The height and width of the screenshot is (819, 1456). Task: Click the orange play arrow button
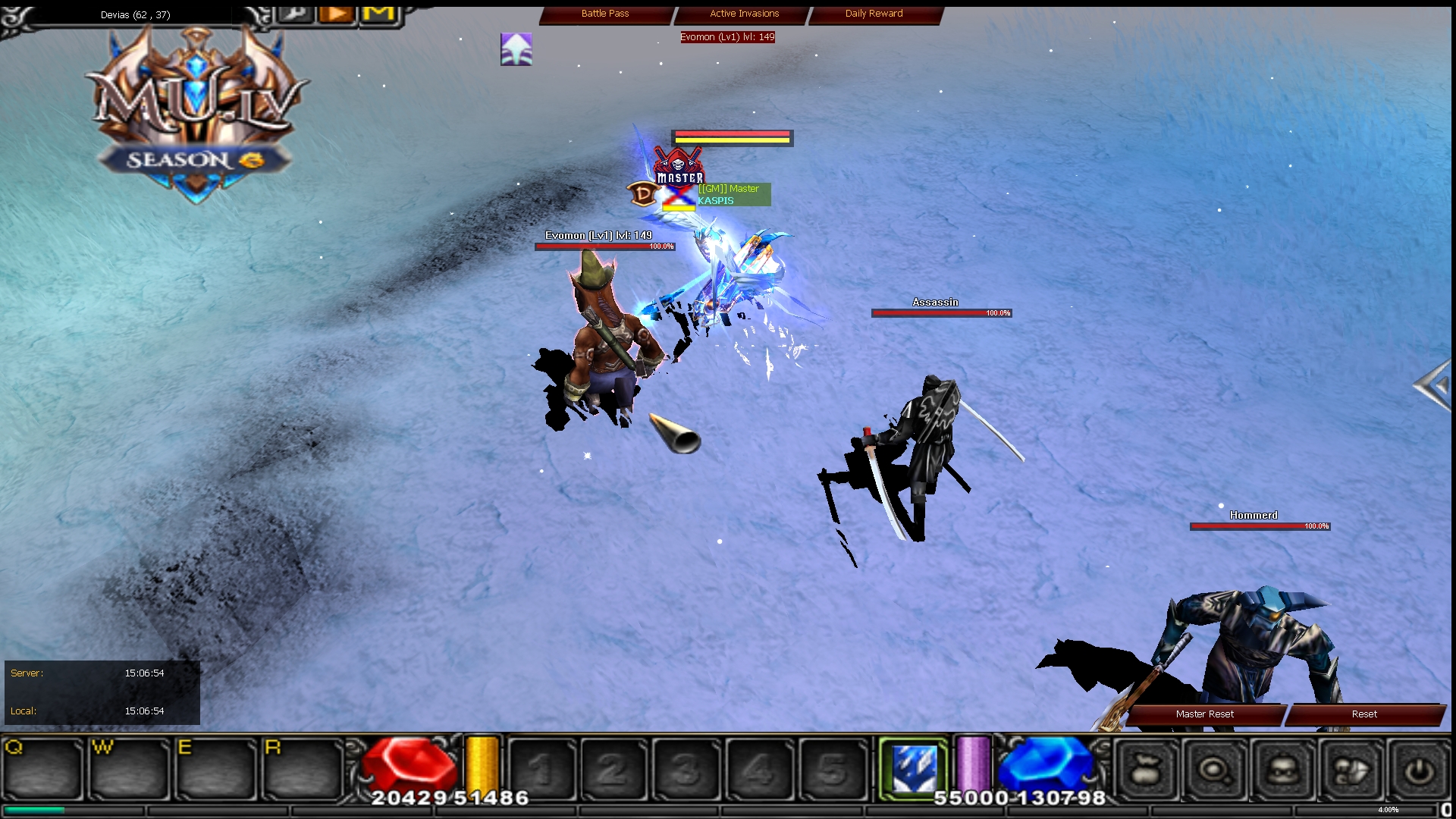coord(336,14)
